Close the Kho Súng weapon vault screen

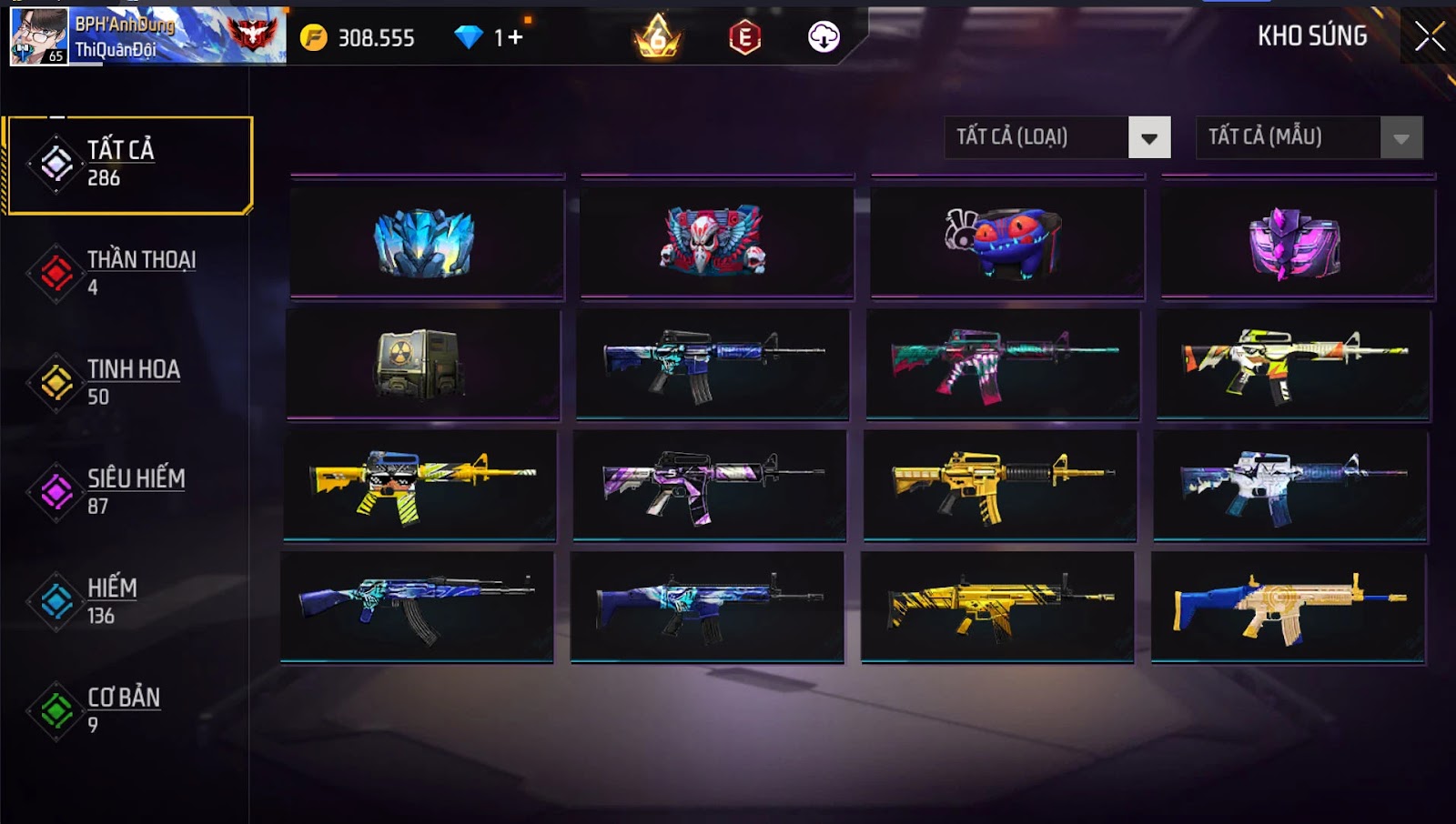1429,36
